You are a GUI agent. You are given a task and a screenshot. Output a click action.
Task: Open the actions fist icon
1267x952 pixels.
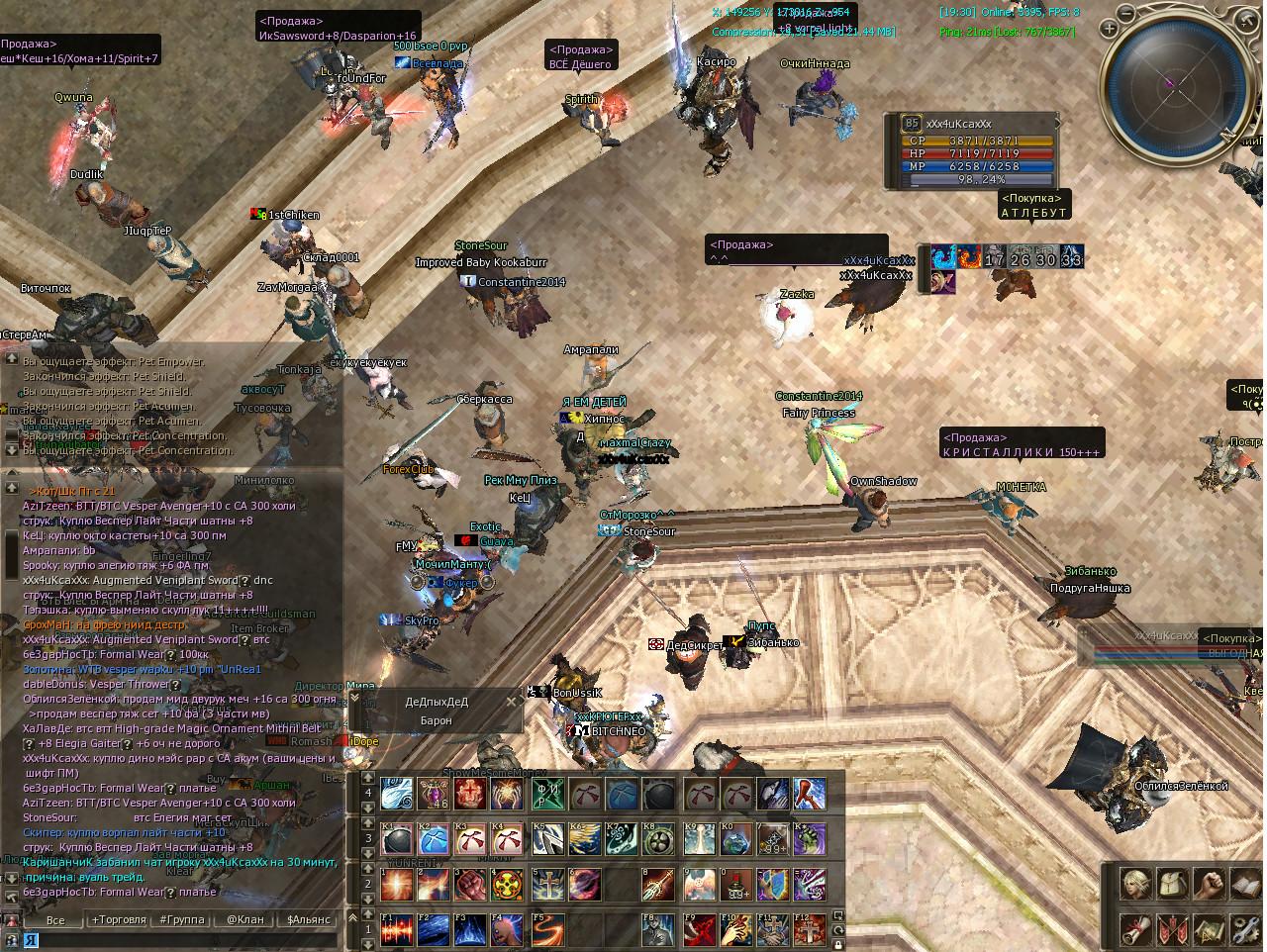point(1209,883)
